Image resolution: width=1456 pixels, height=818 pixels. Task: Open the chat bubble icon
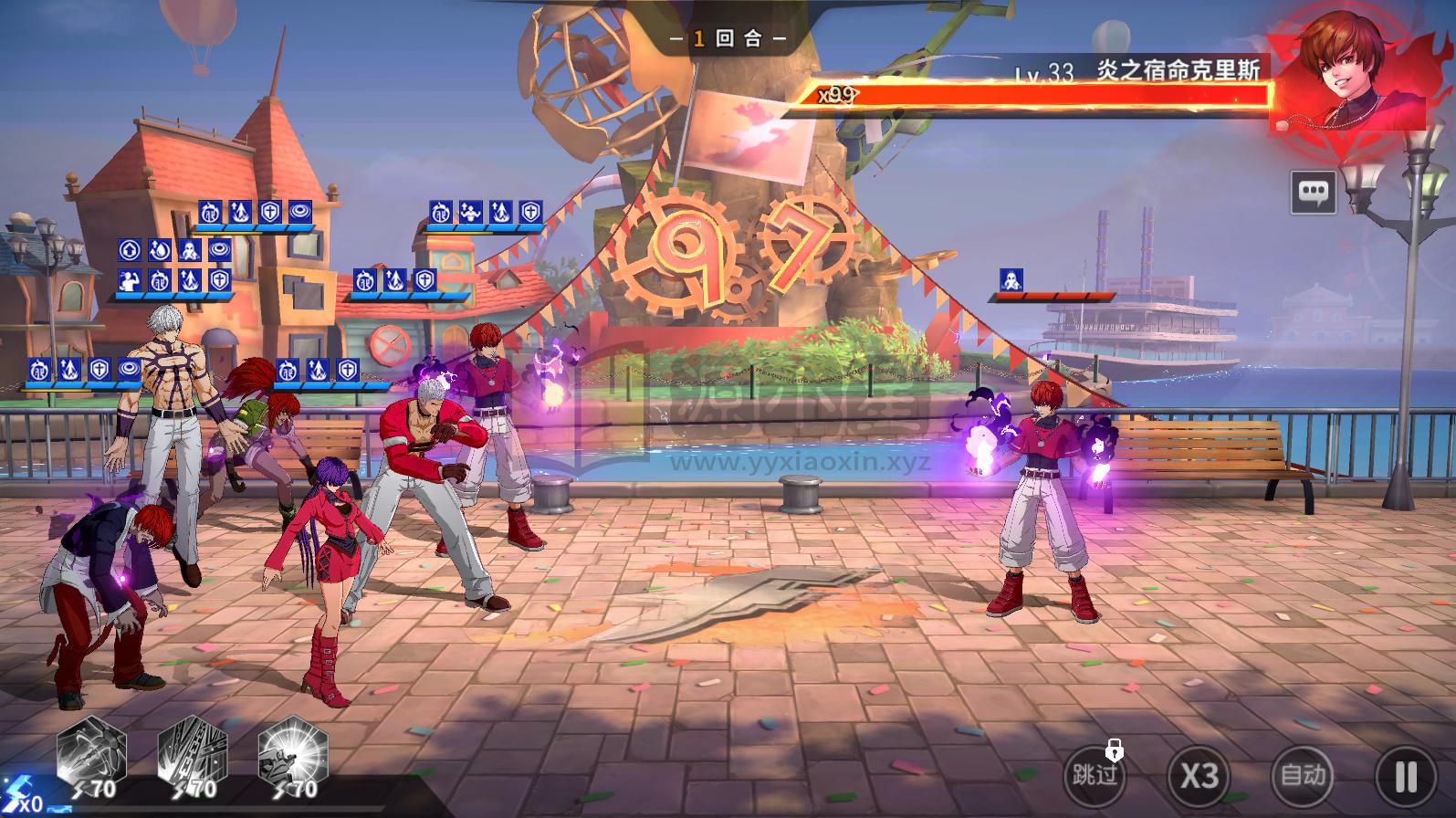point(1313,192)
